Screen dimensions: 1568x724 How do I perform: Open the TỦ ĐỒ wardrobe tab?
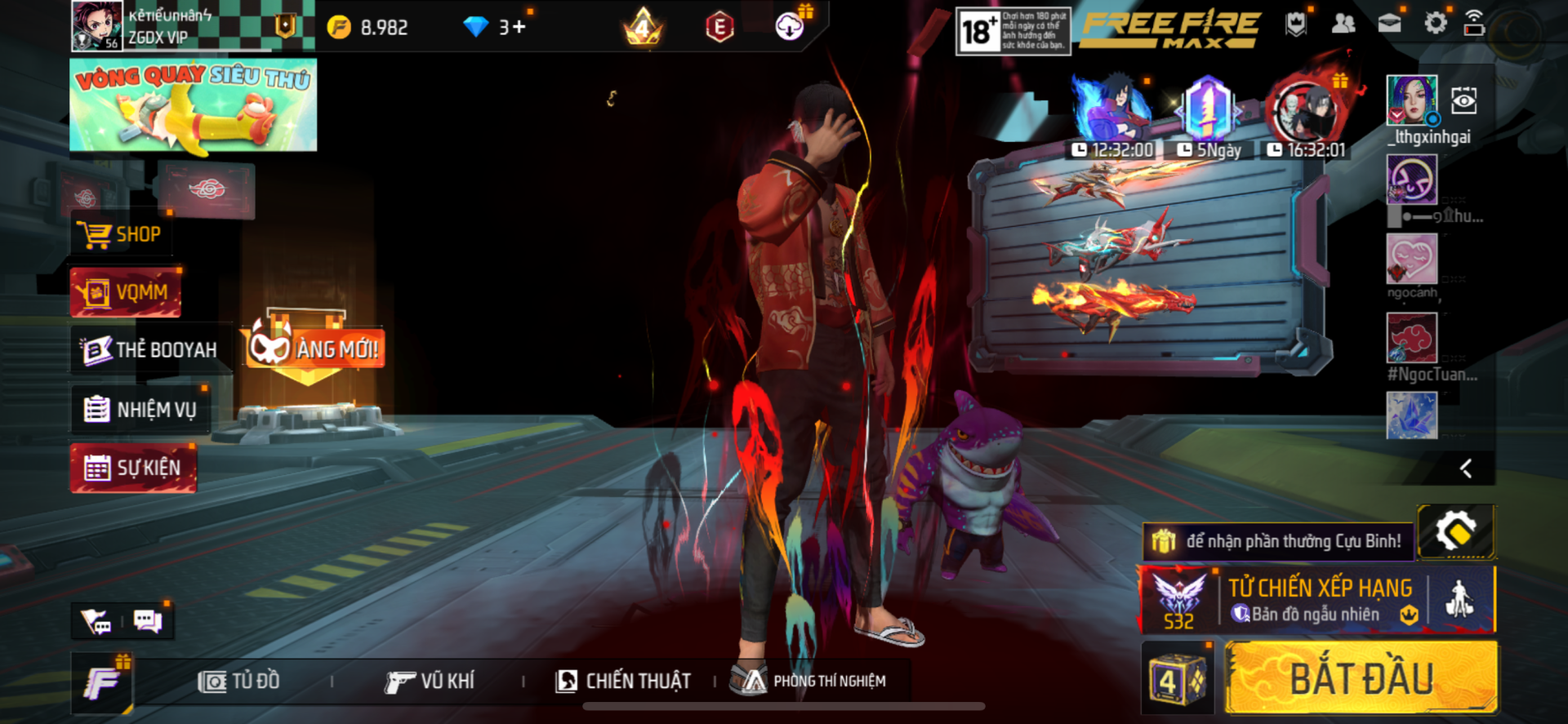pyautogui.click(x=239, y=681)
